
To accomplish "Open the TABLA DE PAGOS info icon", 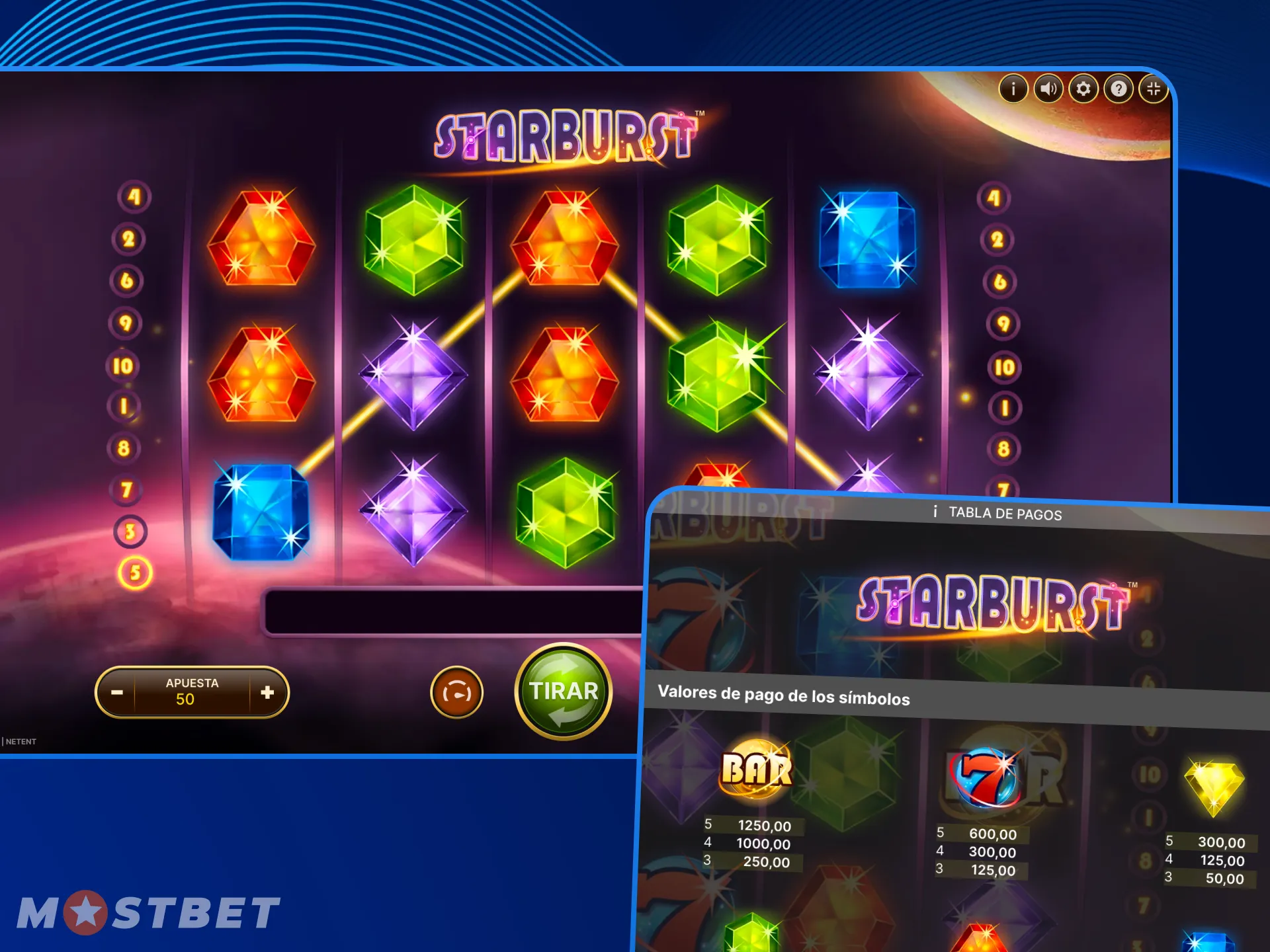I will click(935, 514).
